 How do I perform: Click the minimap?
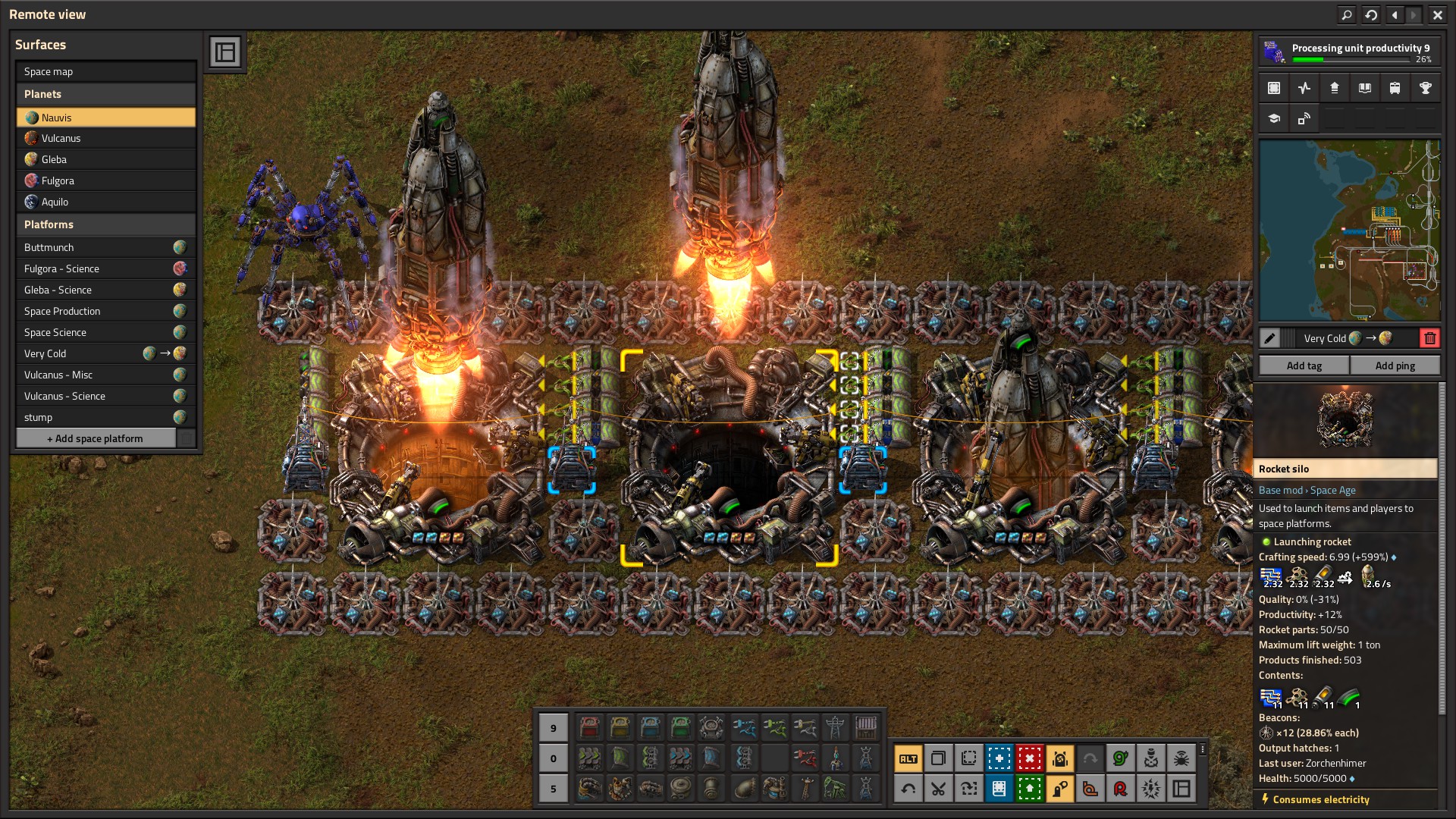click(1349, 231)
